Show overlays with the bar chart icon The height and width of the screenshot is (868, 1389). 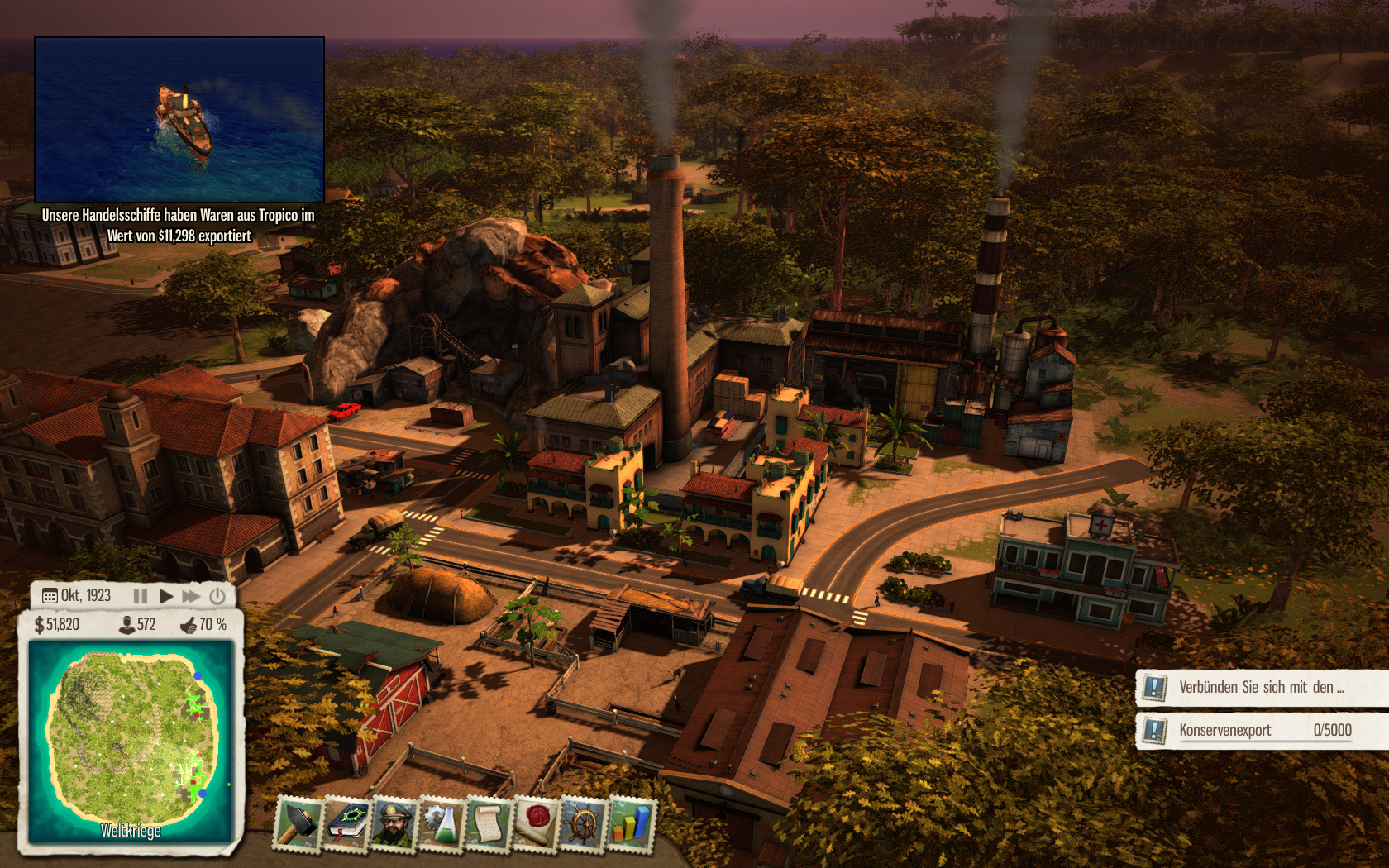(x=631, y=823)
